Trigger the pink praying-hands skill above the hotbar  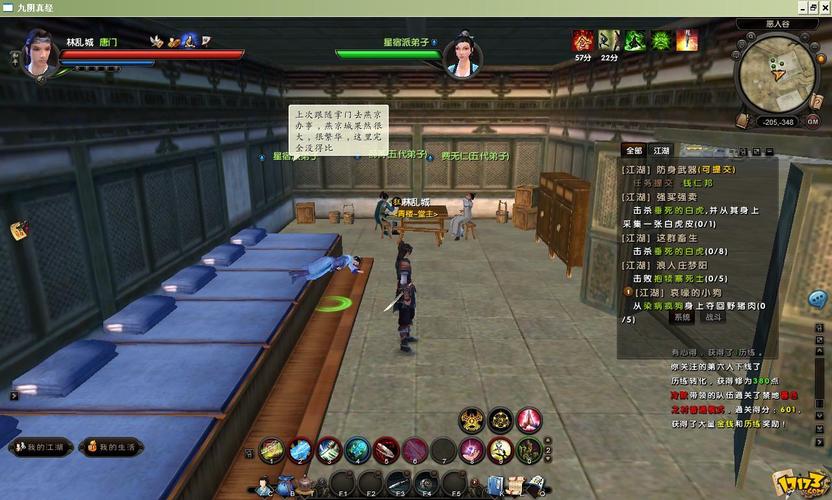(529, 420)
